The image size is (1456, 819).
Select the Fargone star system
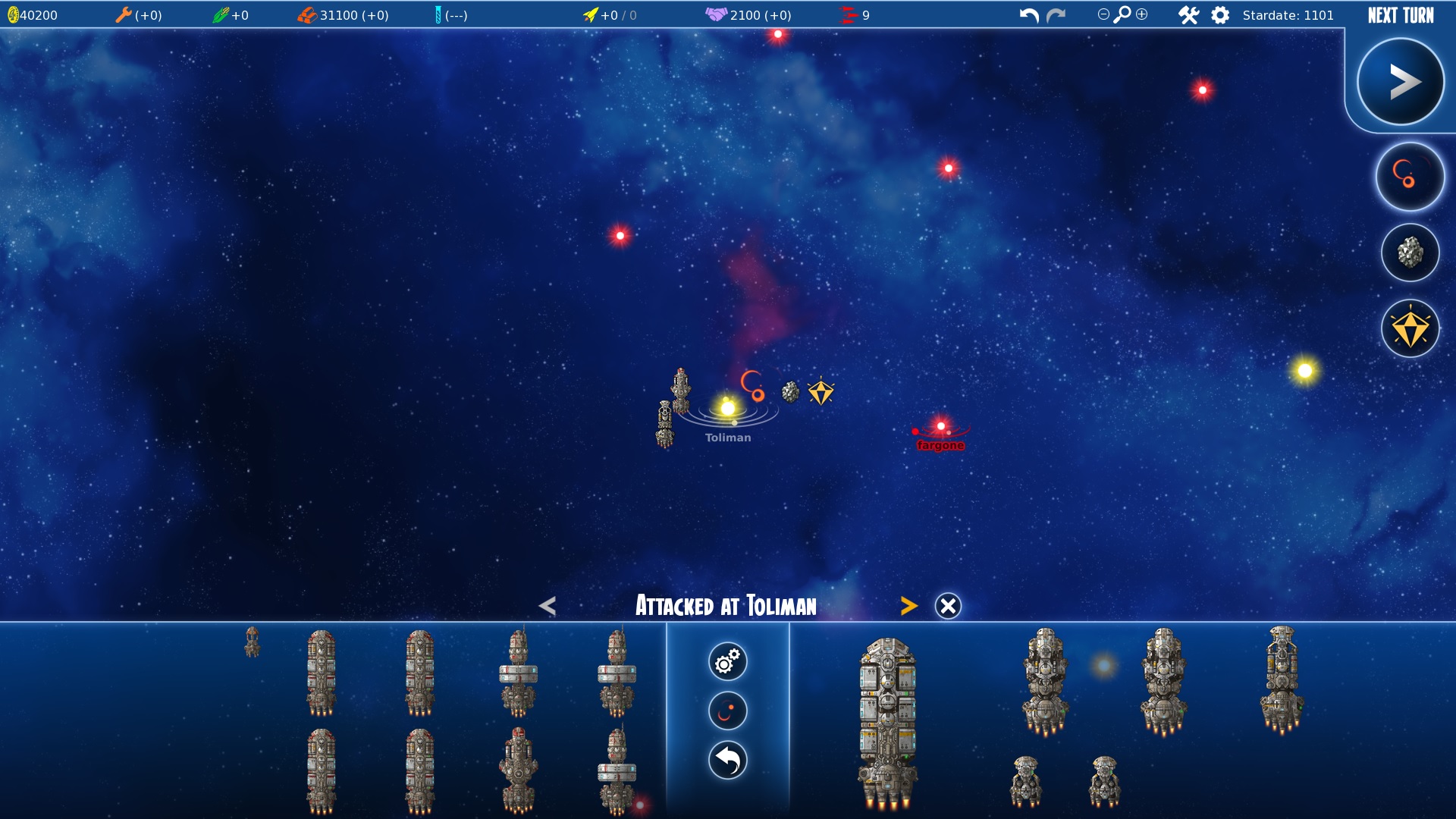pos(941,427)
